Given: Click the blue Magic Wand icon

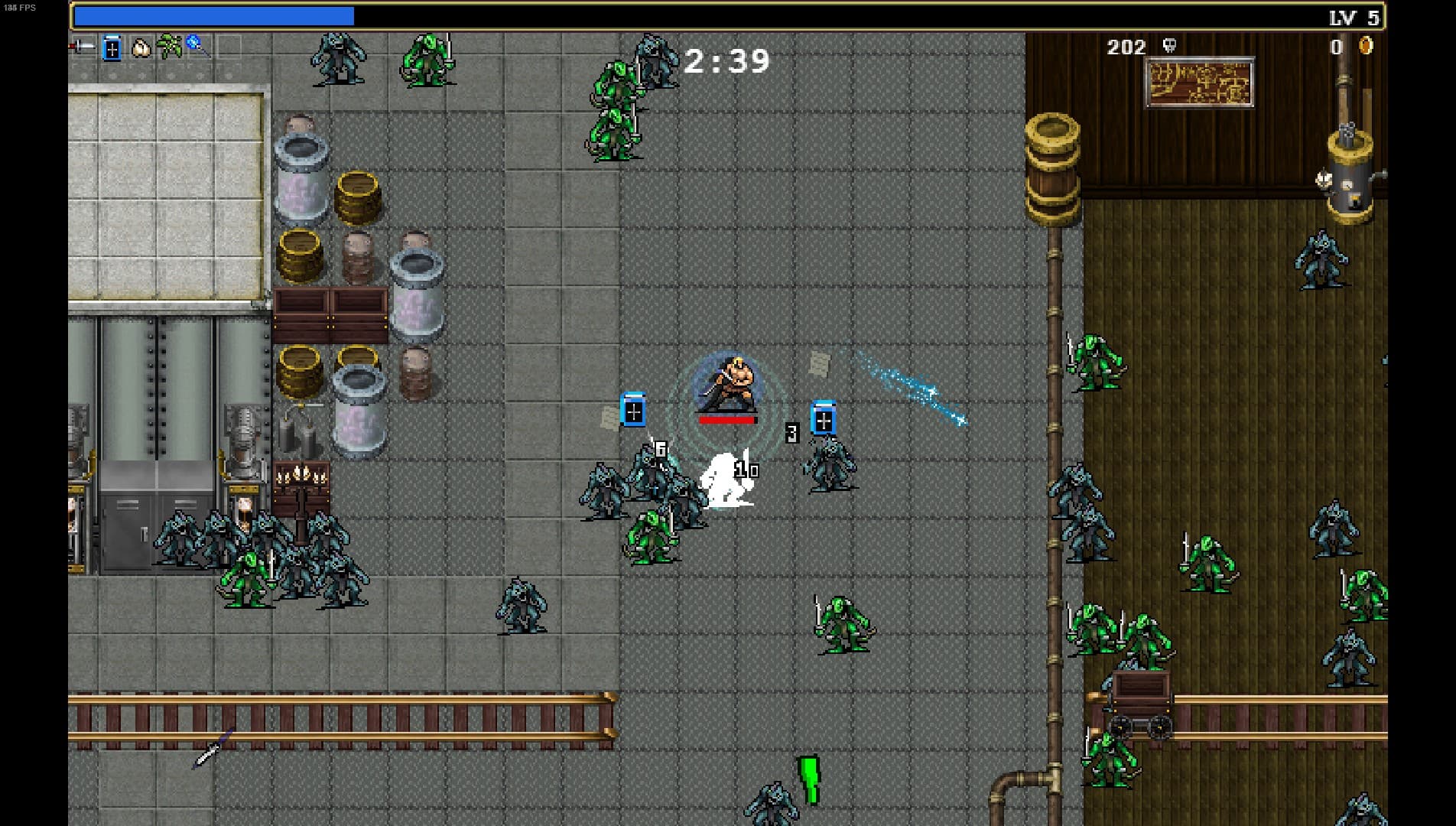Looking at the screenshot, I should pyautogui.click(x=197, y=46).
